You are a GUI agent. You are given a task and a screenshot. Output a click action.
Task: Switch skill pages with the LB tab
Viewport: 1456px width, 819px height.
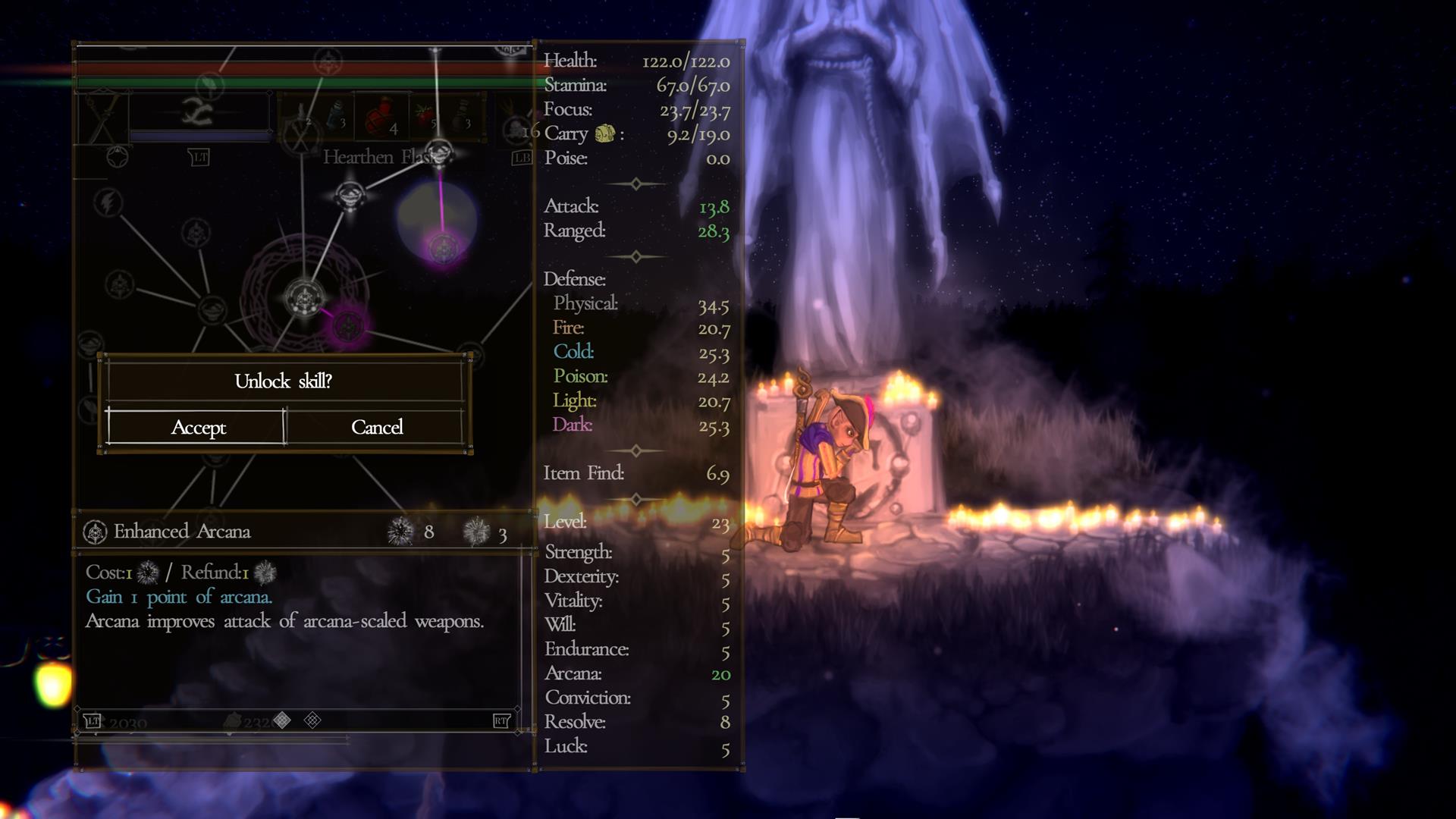pyautogui.click(x=522, y=157)
